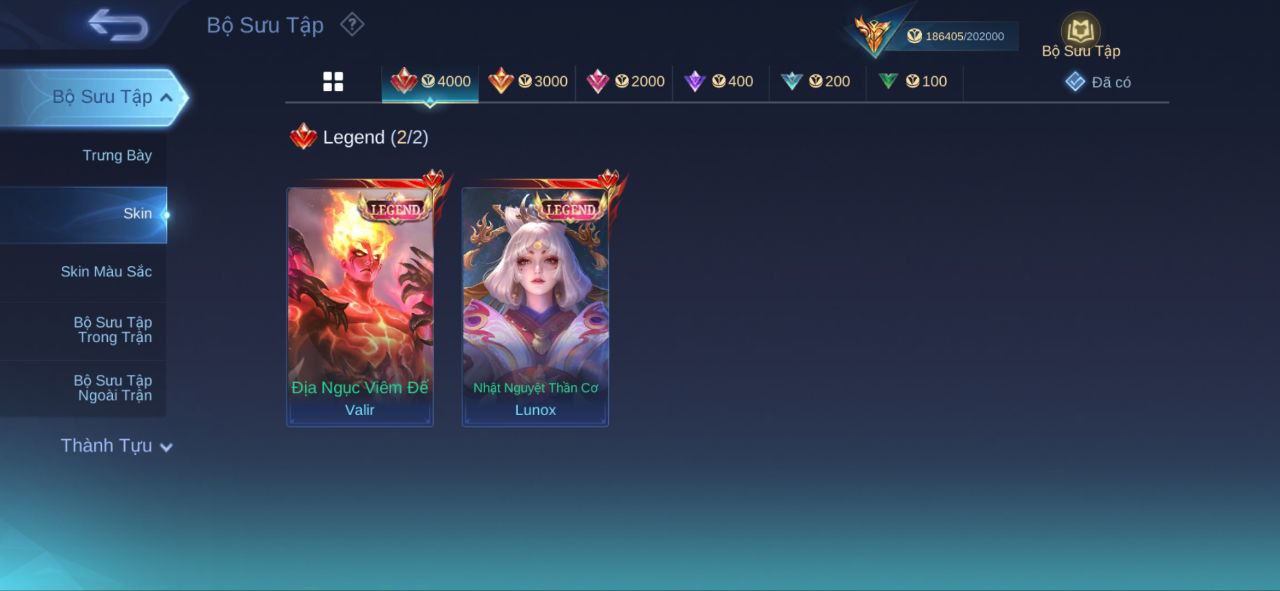Switch to the 3000-point tier tab
This screenshot has width=1280, height=591.
pos(528,82)
